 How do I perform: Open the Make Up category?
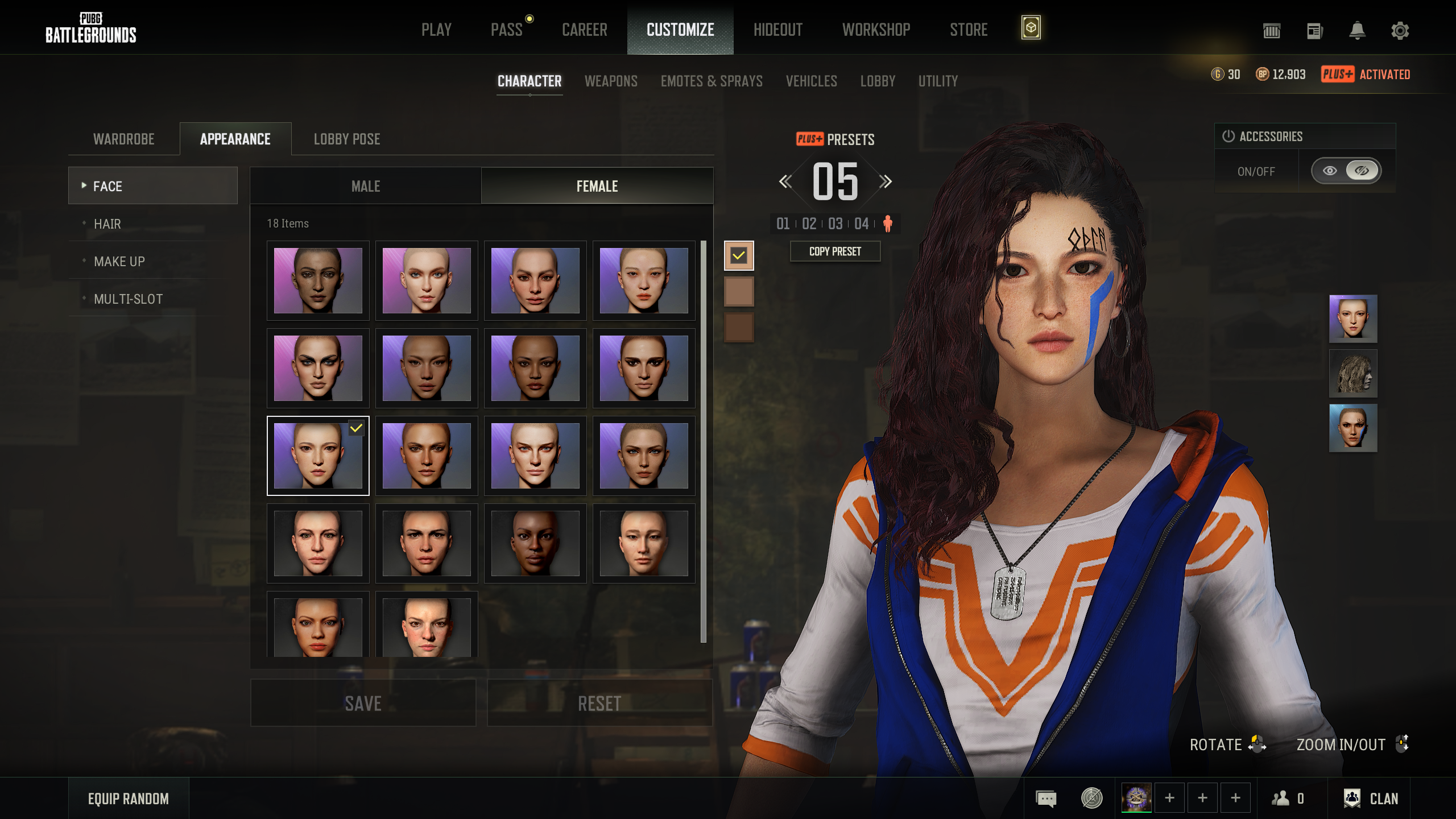[119, 262]
